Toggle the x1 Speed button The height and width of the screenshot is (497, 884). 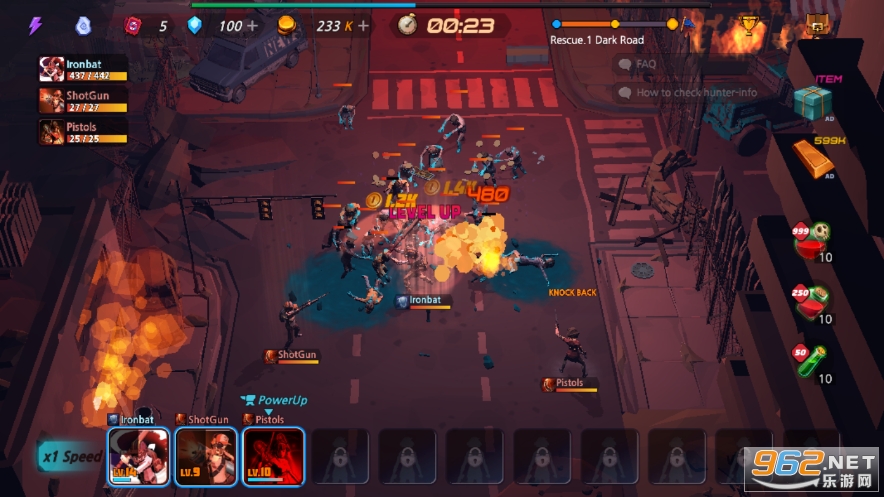tap(70, 456)
